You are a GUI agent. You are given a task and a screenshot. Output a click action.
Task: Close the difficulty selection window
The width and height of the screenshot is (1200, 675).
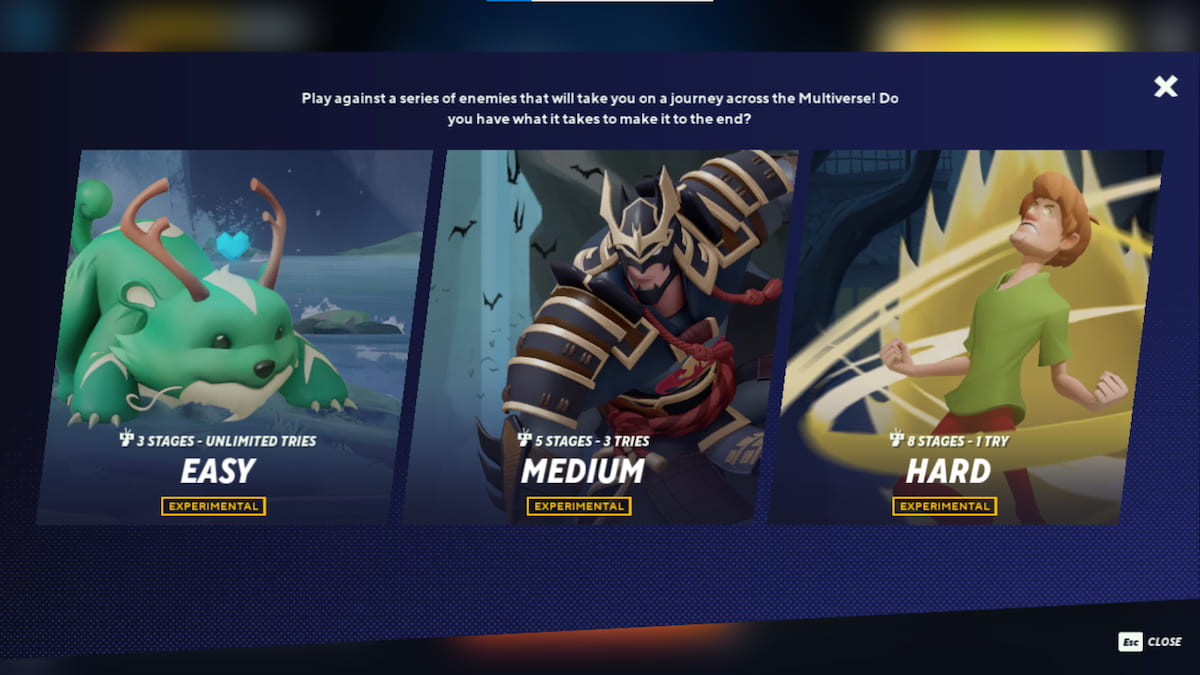click(1165, 87)
